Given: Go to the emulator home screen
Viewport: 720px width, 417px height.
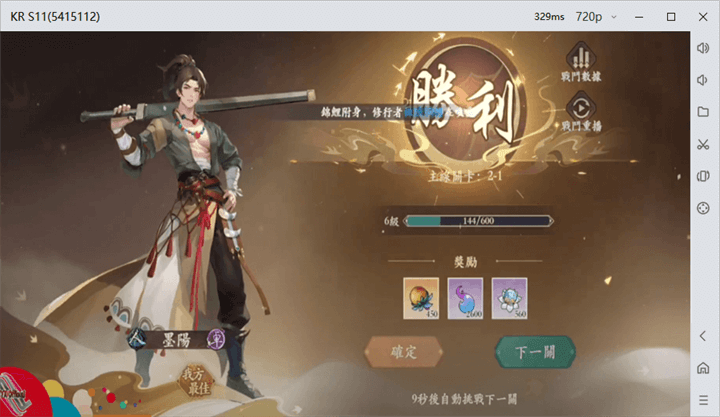Looking at the screenshot, I should point(703,368).
